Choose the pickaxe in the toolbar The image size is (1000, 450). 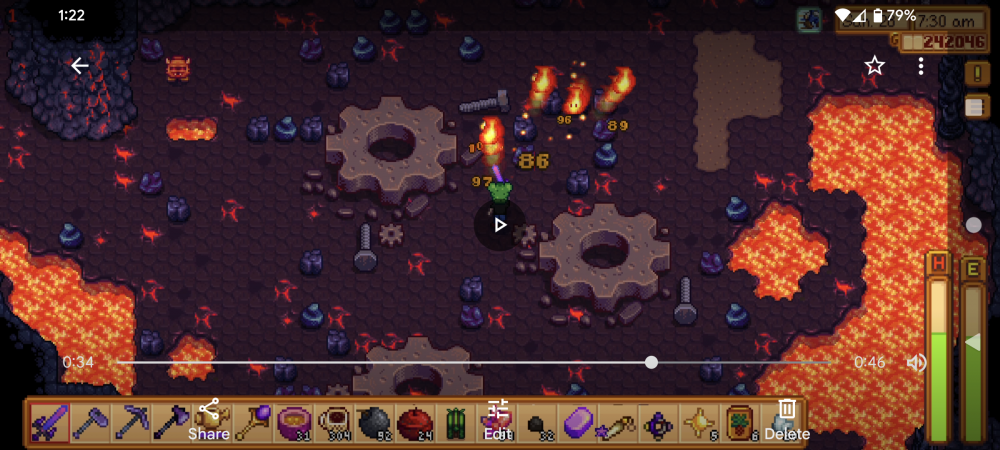(x=131, y=422)
